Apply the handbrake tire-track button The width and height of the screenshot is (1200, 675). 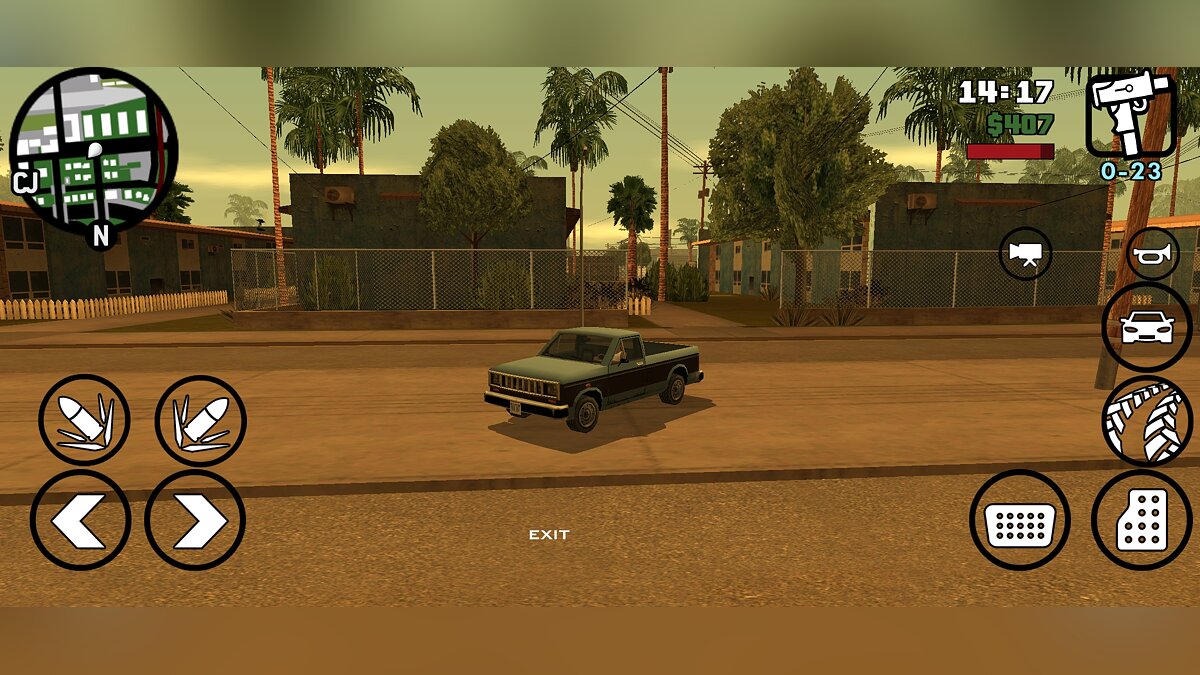tap(1146, 421)
